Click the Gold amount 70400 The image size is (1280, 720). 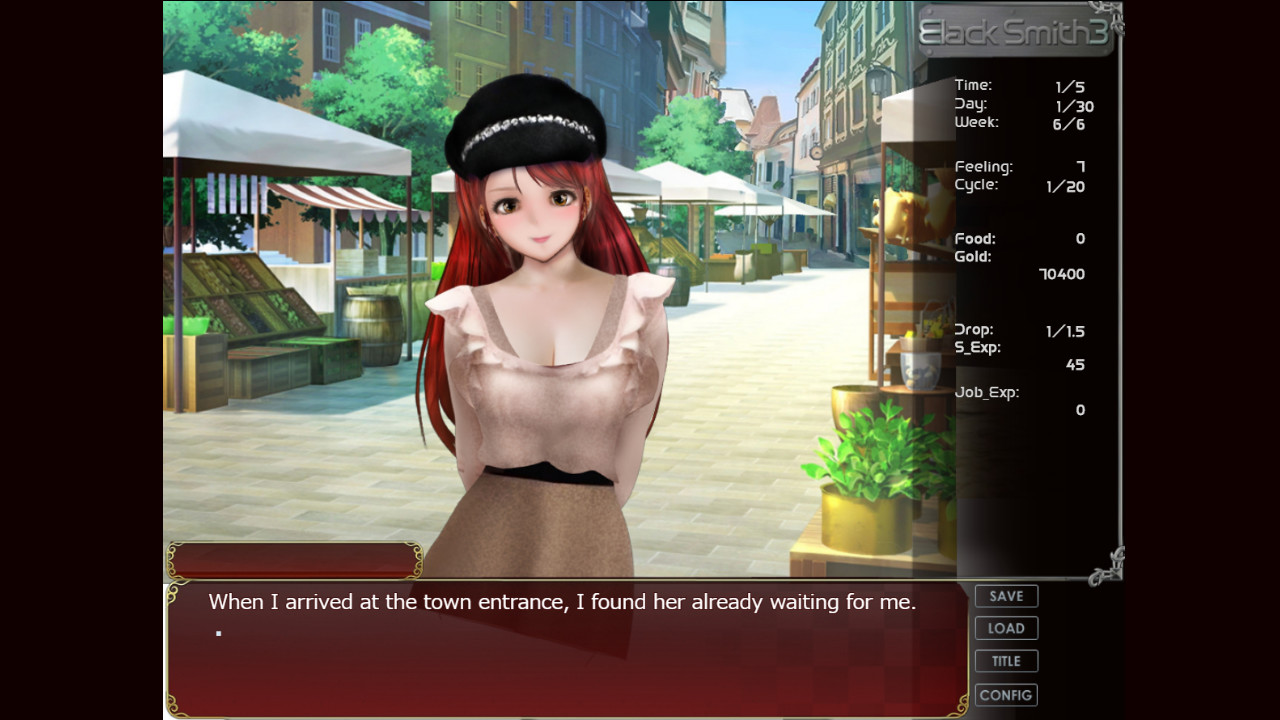point(1063,273)
